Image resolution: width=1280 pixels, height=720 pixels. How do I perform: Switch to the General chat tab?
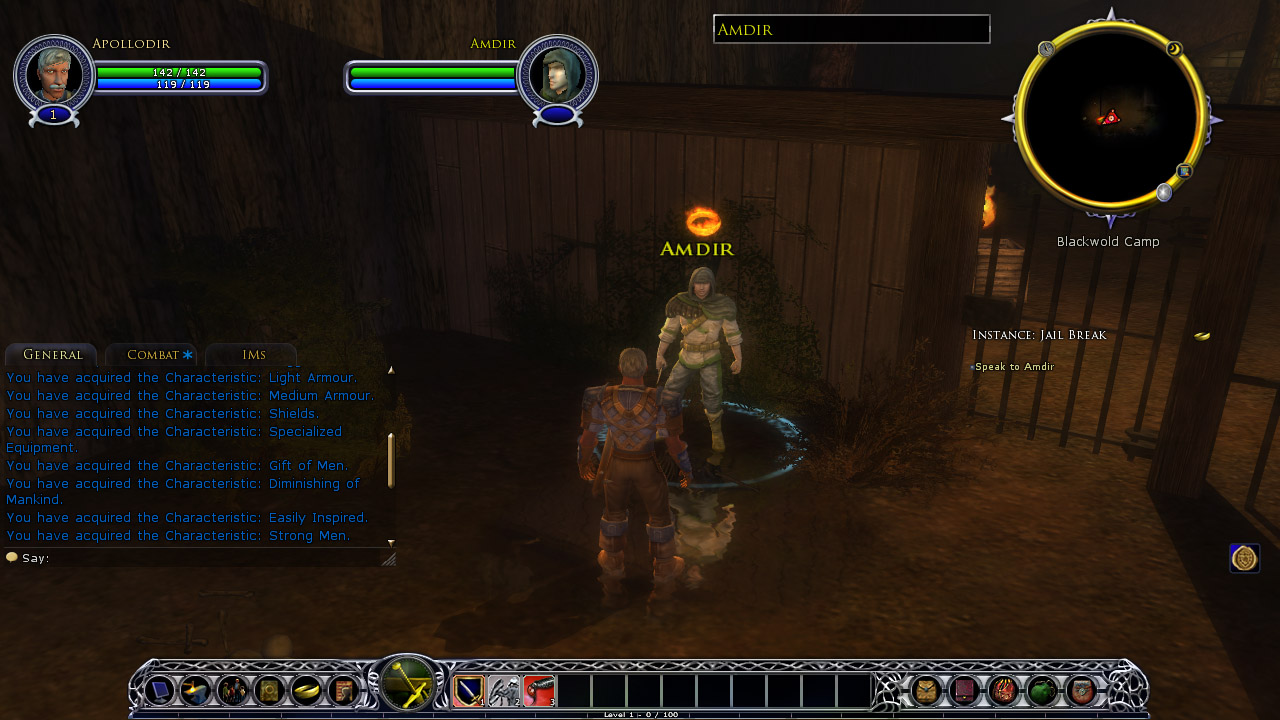click(x=52, y=355)
